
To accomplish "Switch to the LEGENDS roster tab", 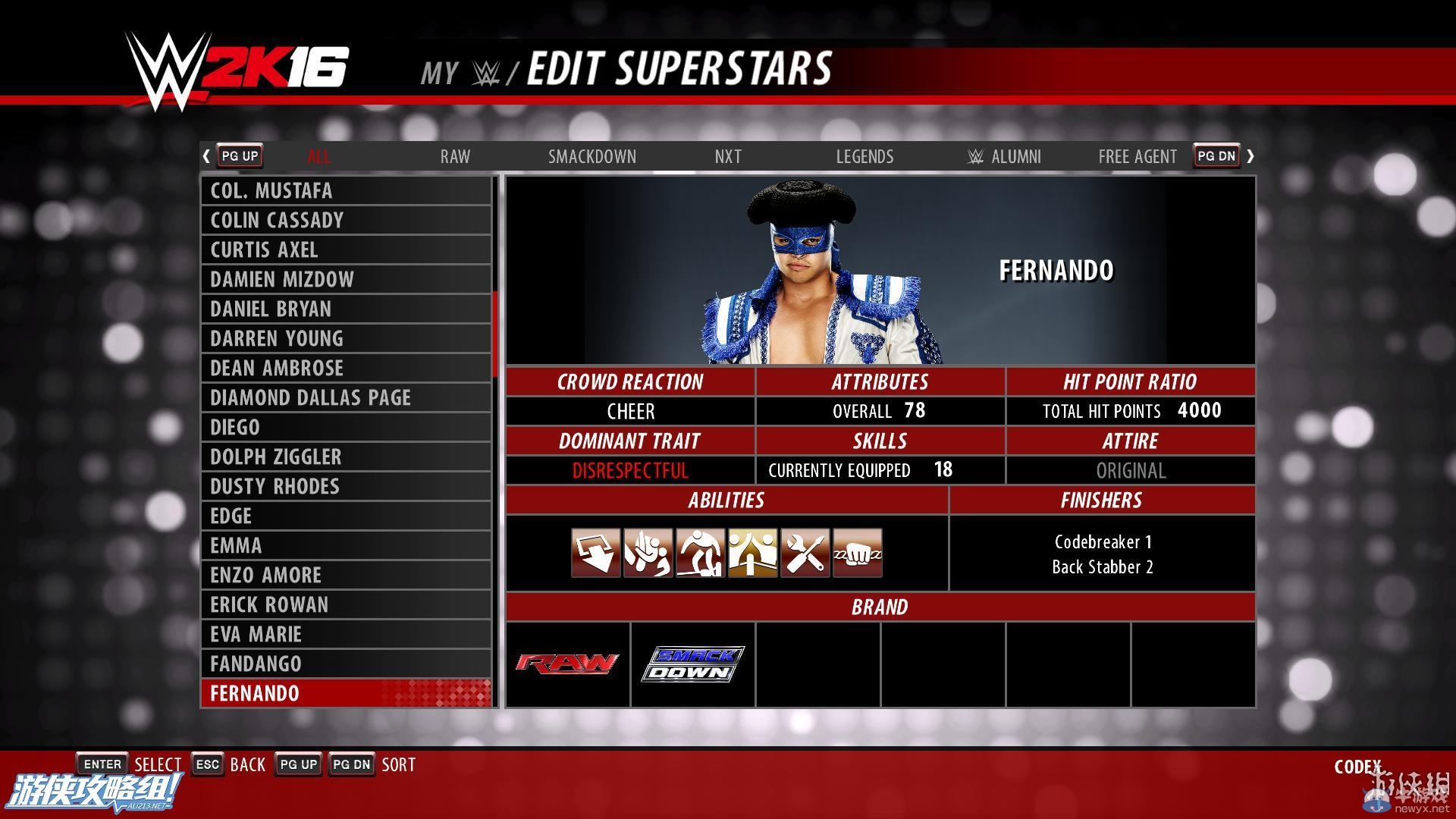I will 864,156.
